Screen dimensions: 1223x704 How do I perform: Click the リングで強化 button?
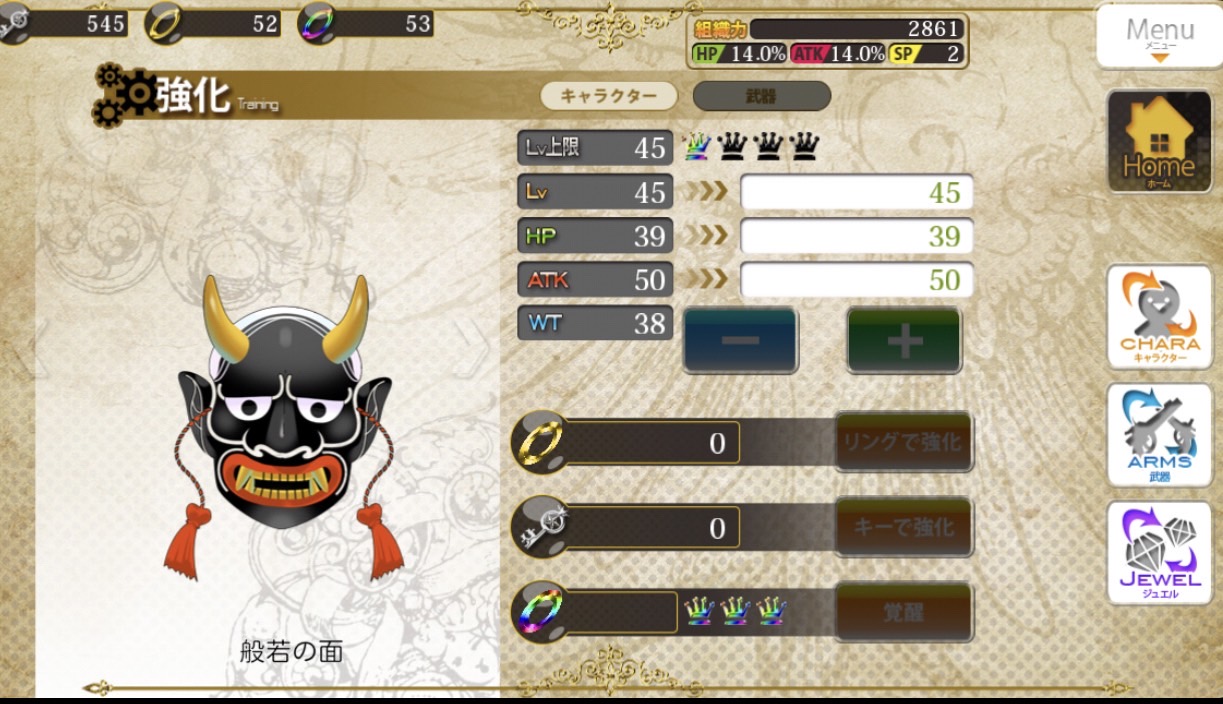903,441
